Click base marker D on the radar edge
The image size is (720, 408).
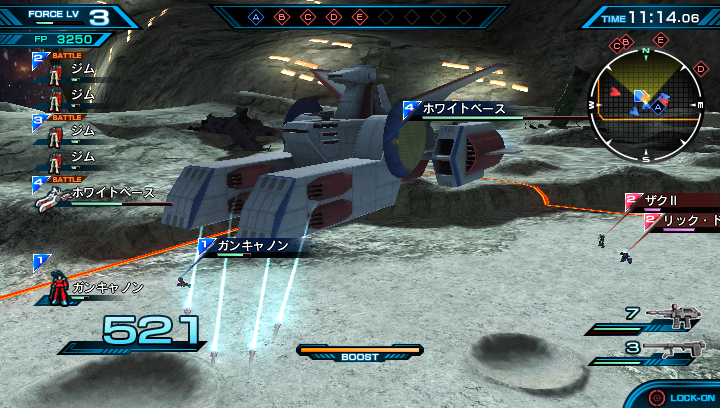(697, 68)
